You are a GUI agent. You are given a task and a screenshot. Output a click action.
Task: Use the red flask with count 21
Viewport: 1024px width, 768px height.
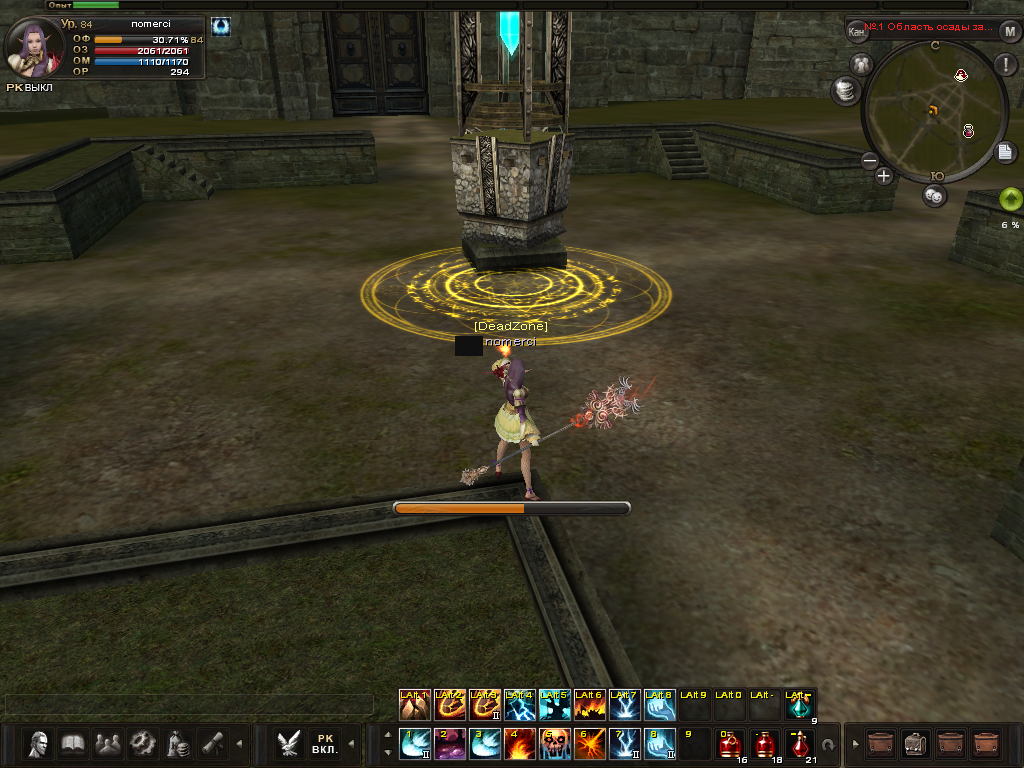coord(799,744)
